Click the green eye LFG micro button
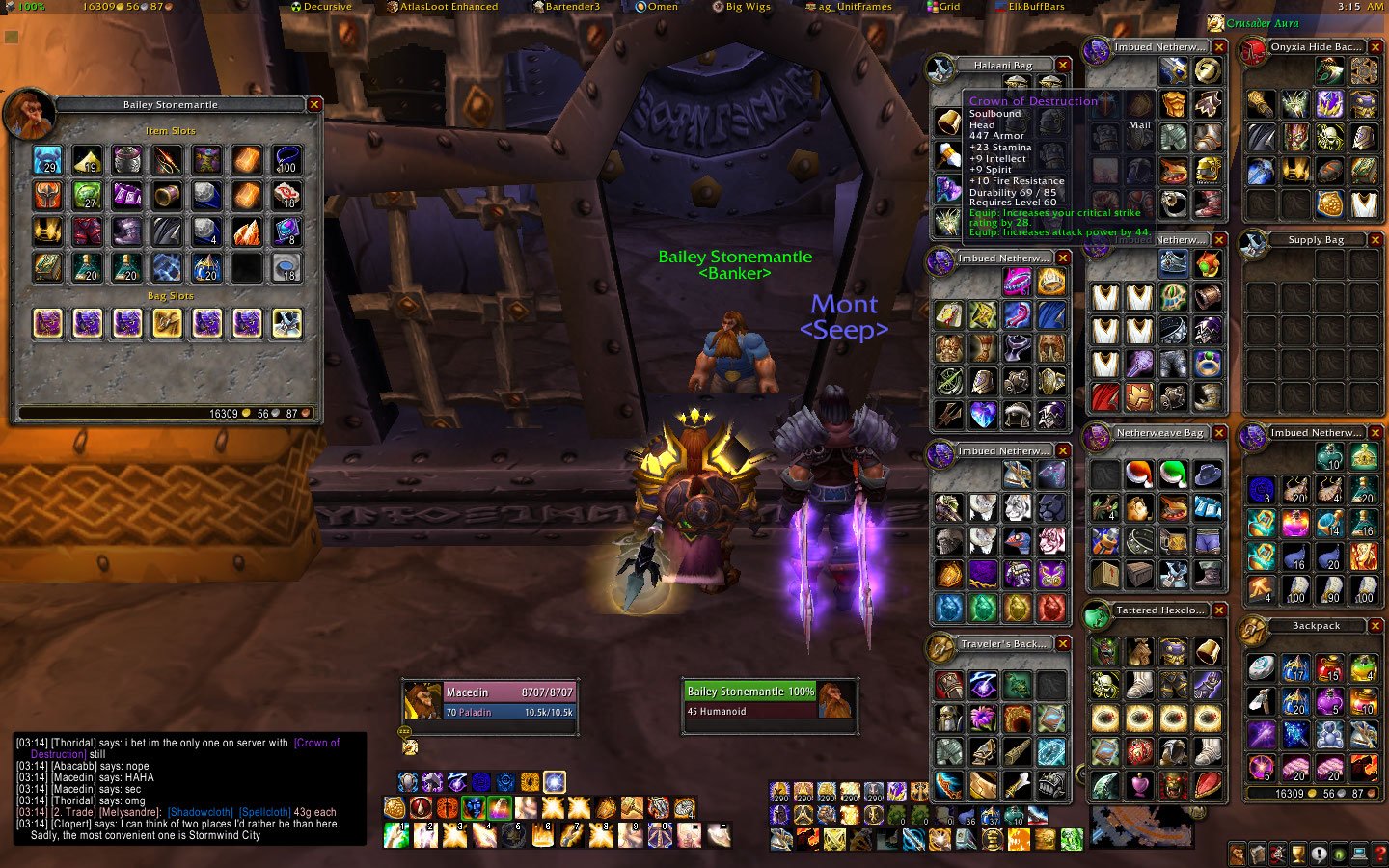1389x868 pixels. pos(1338,854)
